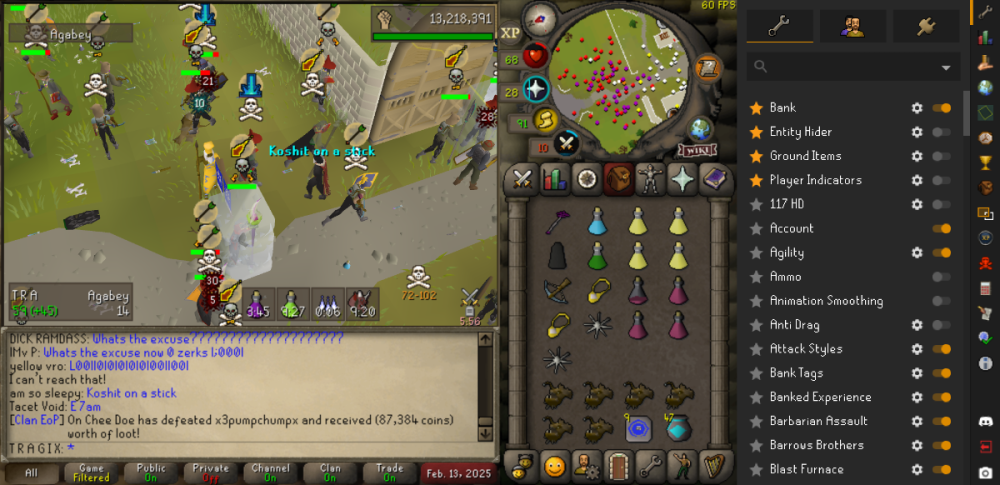This screenshot has width=1000, height=485.
Task: Open the Worn Equipment tab
Action: click(650, 179)
